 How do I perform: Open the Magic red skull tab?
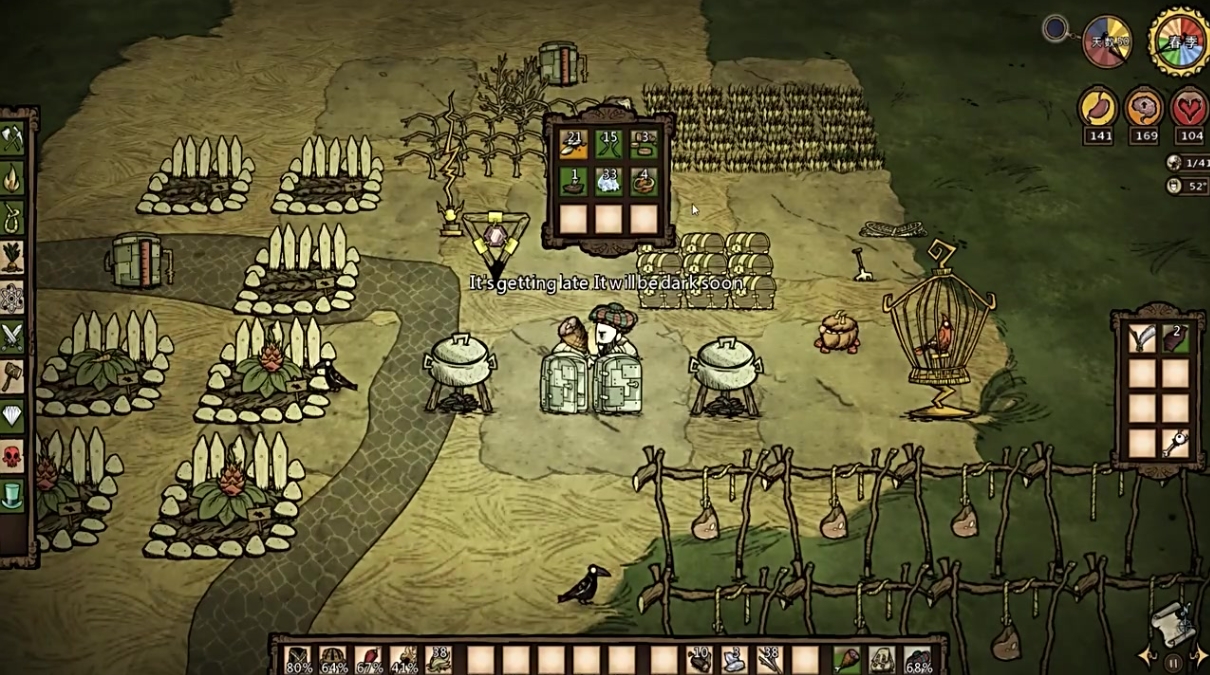tap(13, 456)
